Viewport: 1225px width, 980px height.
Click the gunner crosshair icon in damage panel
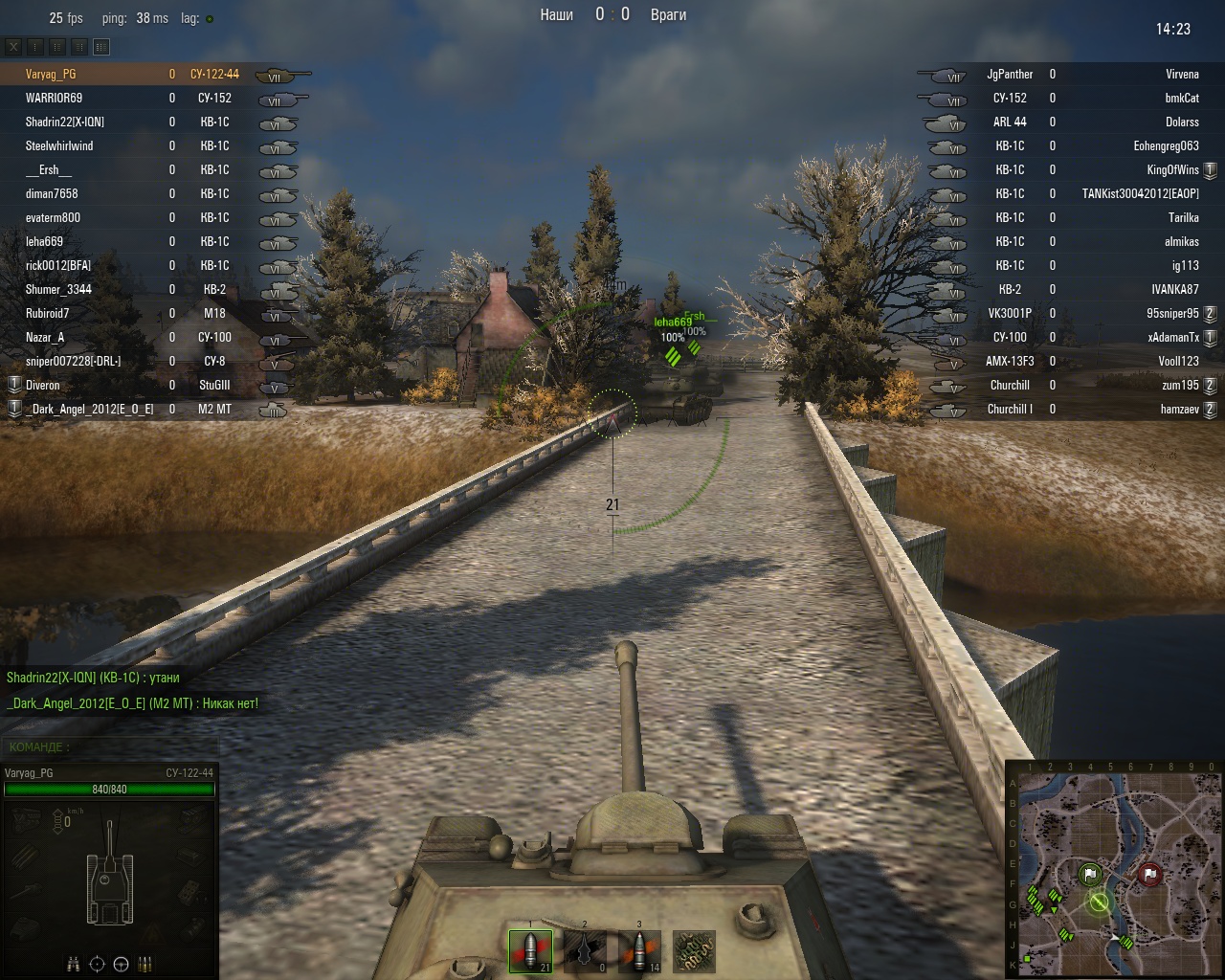pyautogui.click(x=98, y=964)
